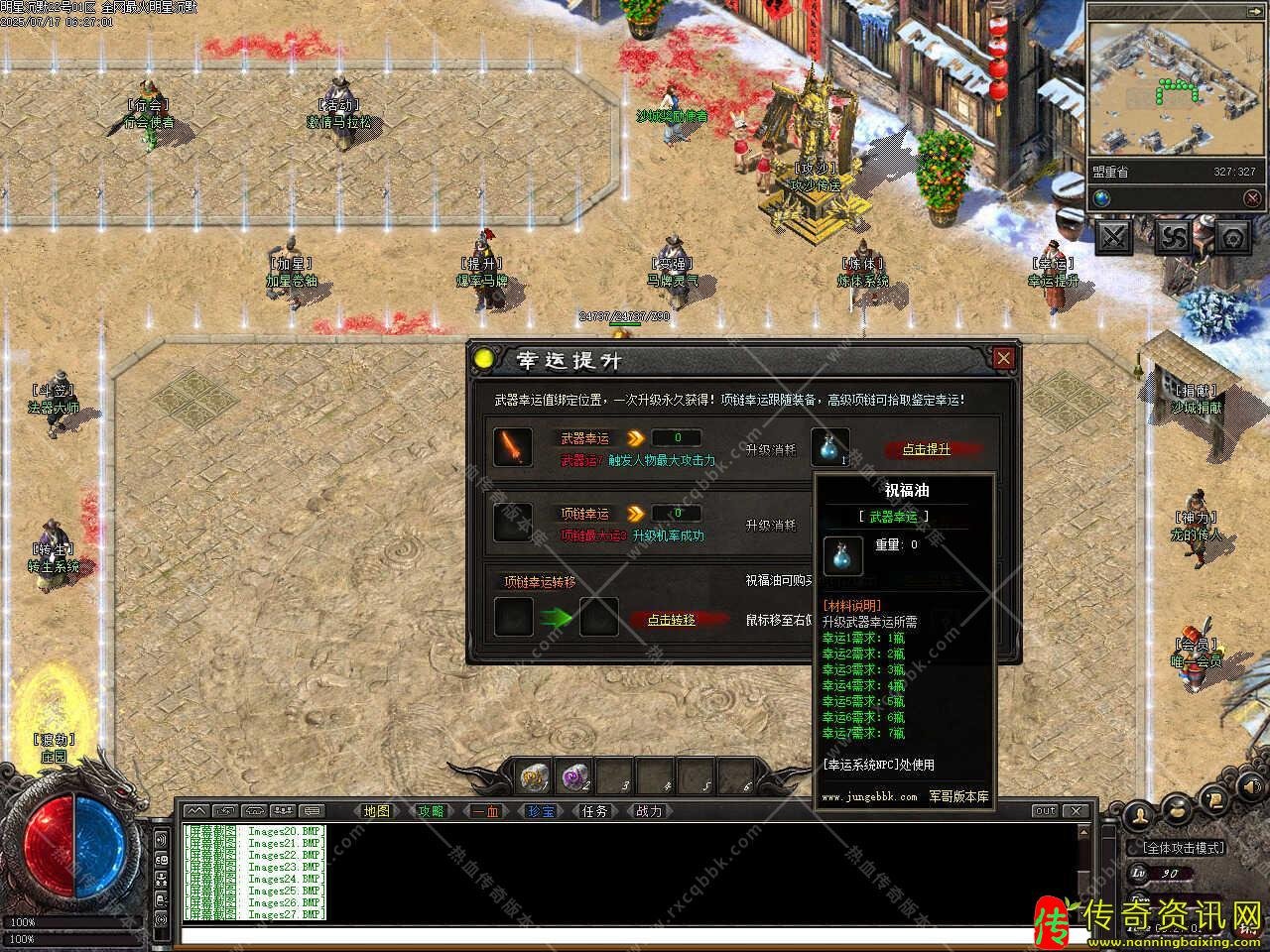Screen dimensions: 1270x952
Task: Click the globe world map icon
Action: (x=1102, y=198)
